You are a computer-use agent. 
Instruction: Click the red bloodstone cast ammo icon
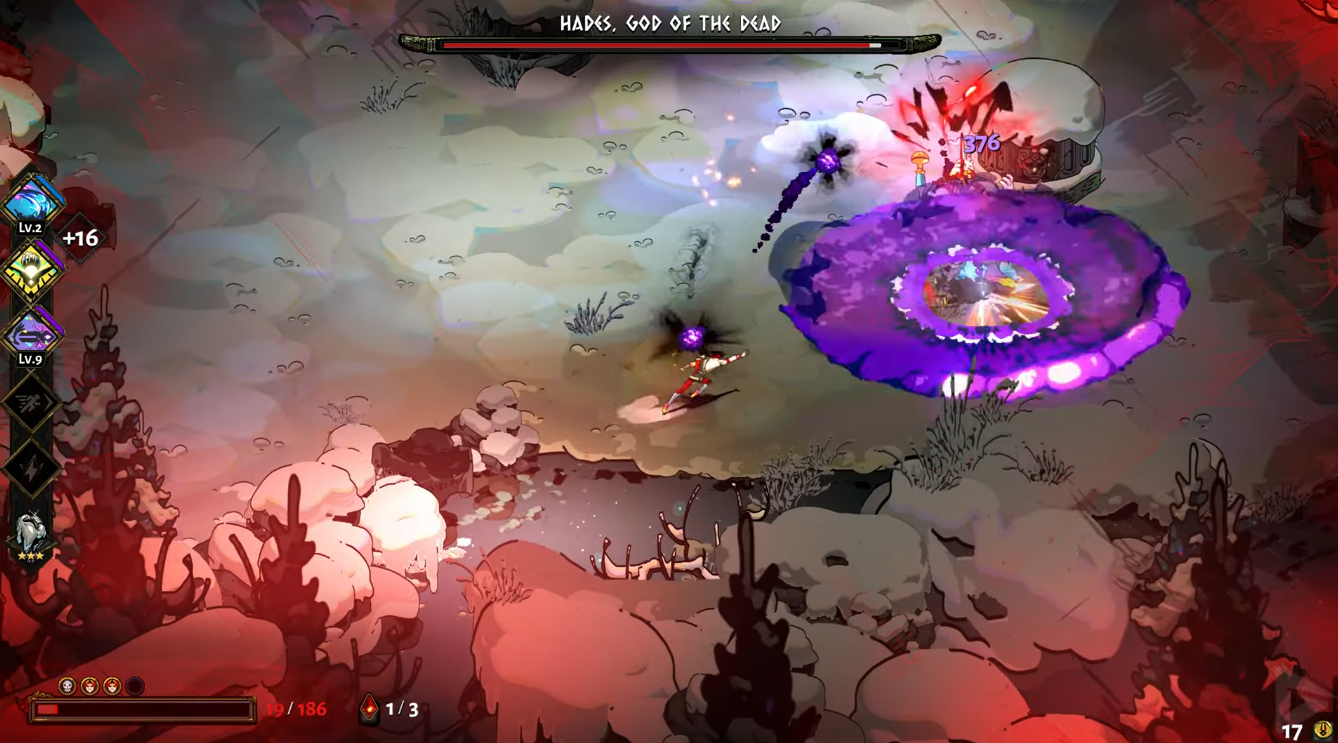tap(369, 709)
